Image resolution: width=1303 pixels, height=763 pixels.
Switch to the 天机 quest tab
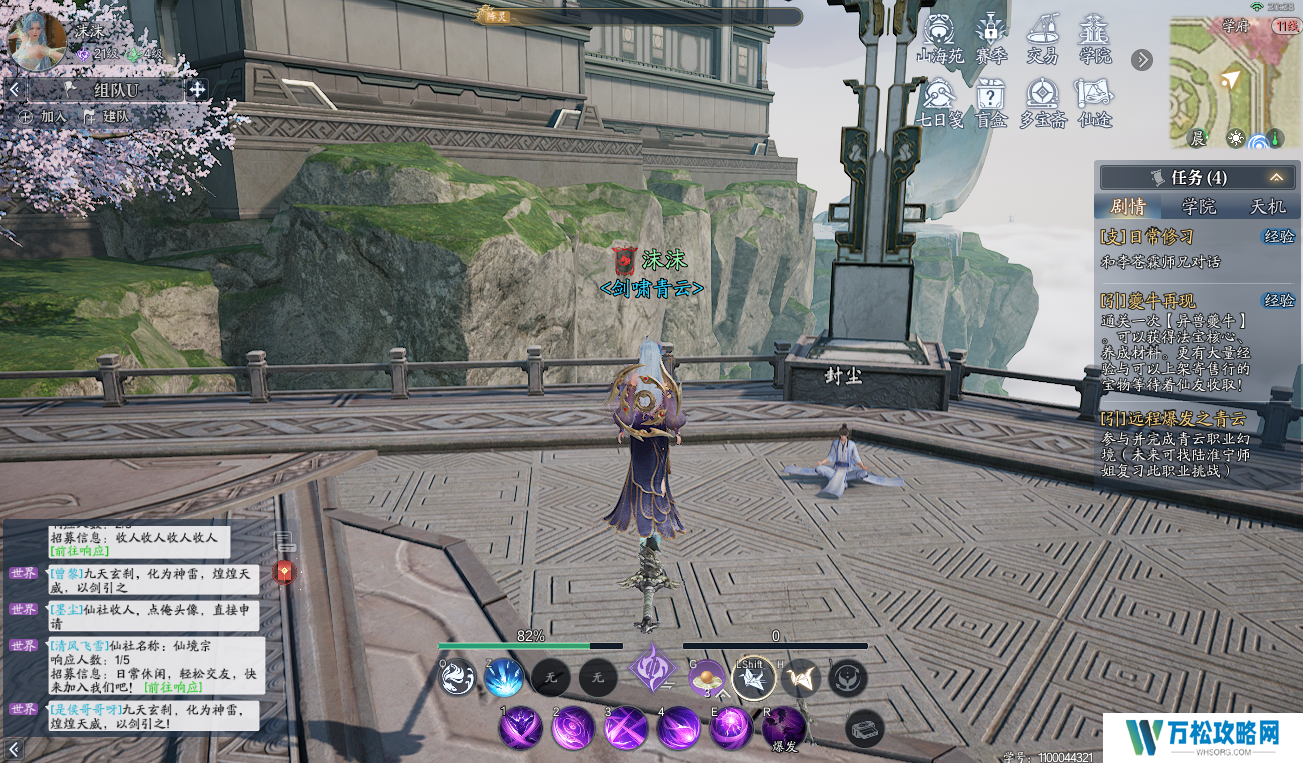pos(1268,207)
